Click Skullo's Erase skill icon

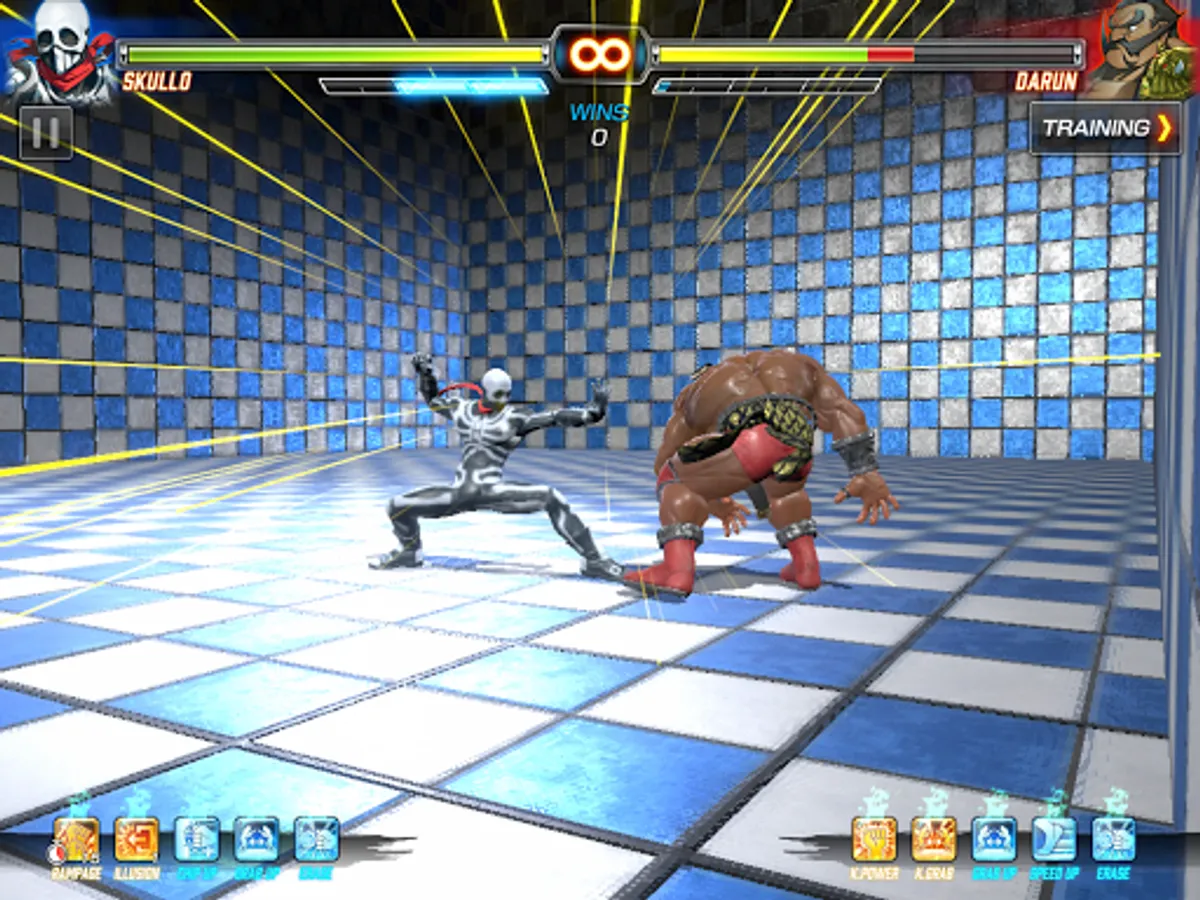pos(317,839)
